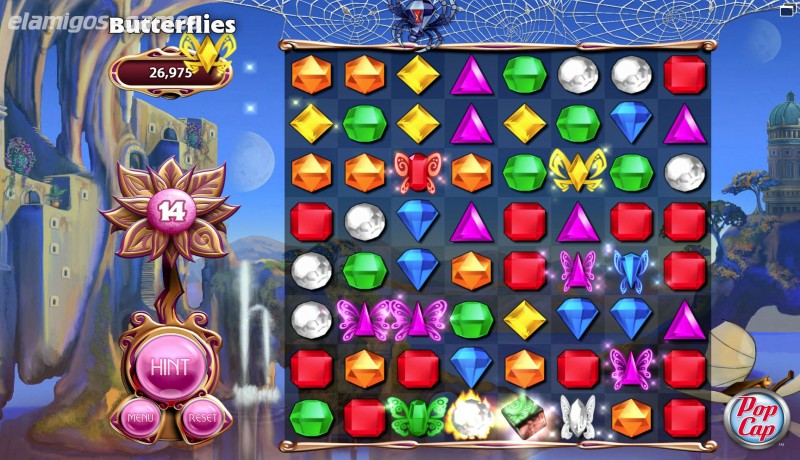This screenshot has width=800, height=460.
Task: Select the yellow butterfly gem
Action: tap(578, 170)
